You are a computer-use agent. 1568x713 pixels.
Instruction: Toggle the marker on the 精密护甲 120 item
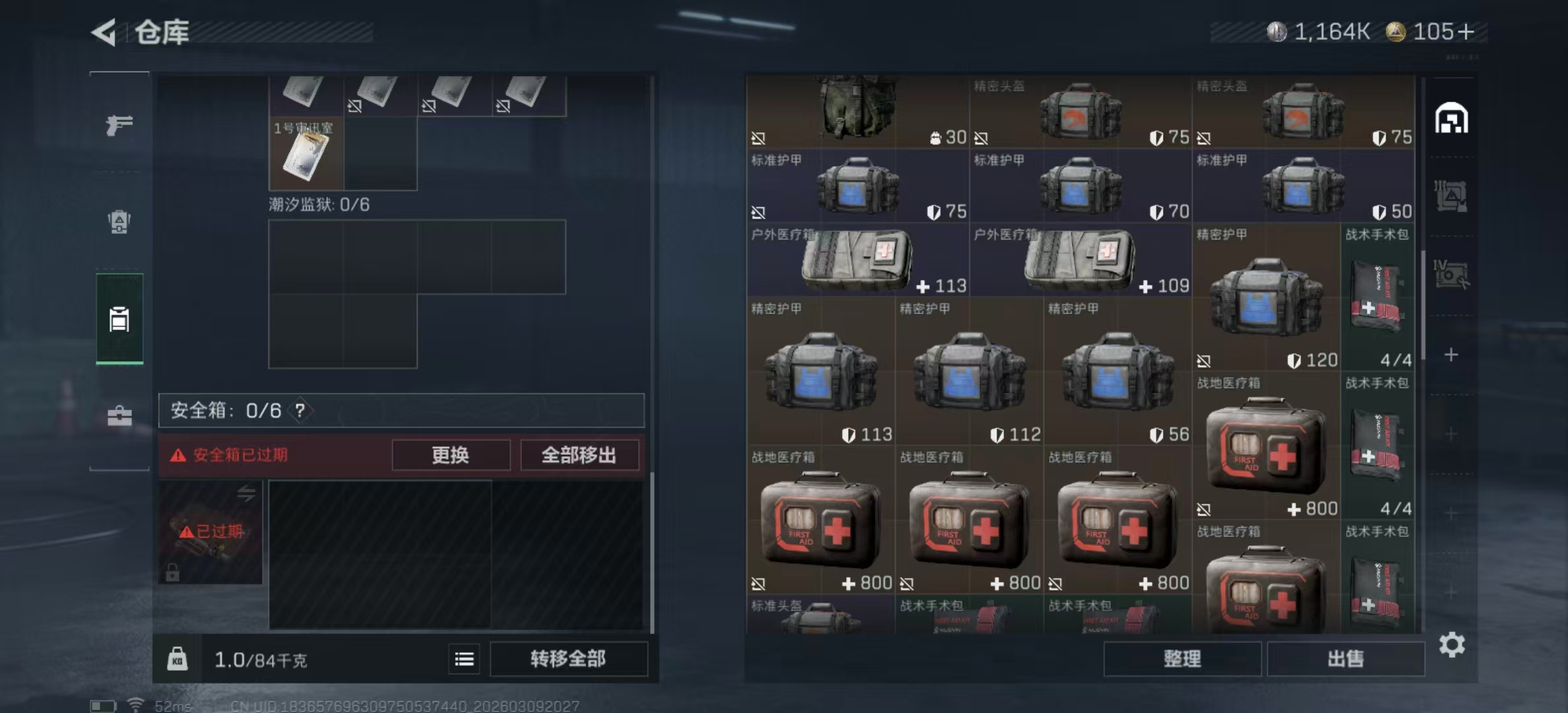(1205, 362)
